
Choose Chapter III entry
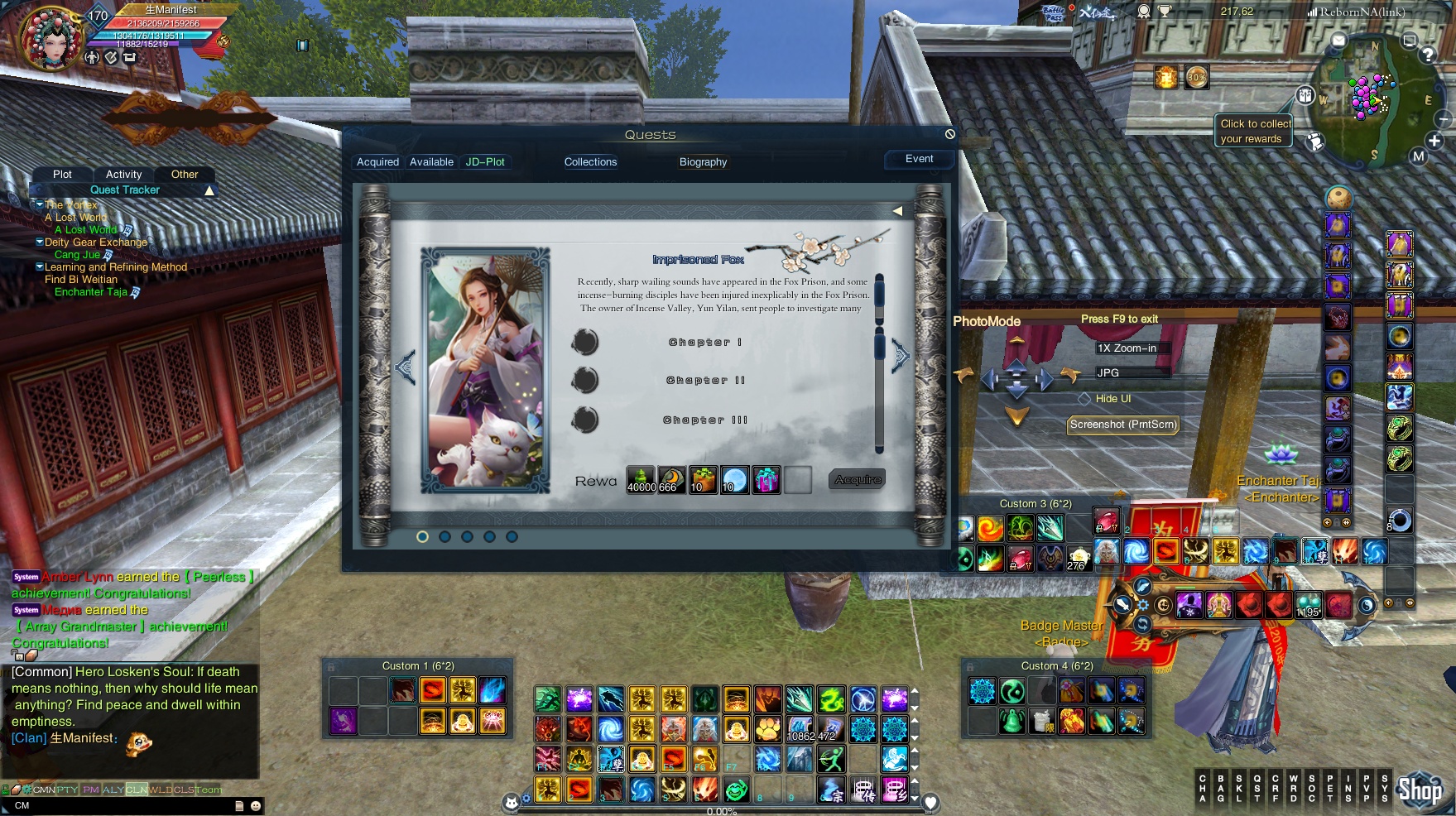click(704, 420)
